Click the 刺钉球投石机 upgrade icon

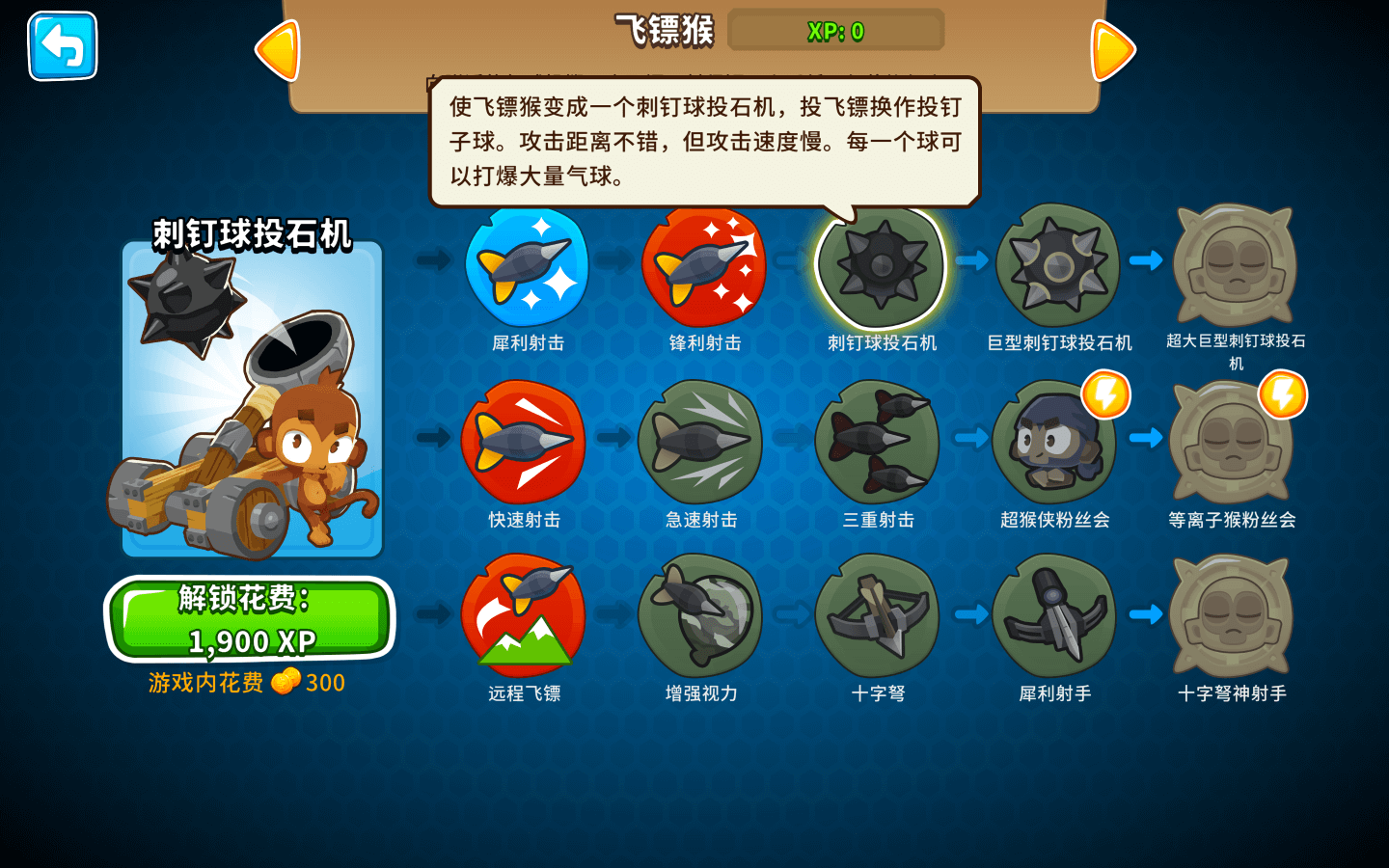click(x=880, y=265)
